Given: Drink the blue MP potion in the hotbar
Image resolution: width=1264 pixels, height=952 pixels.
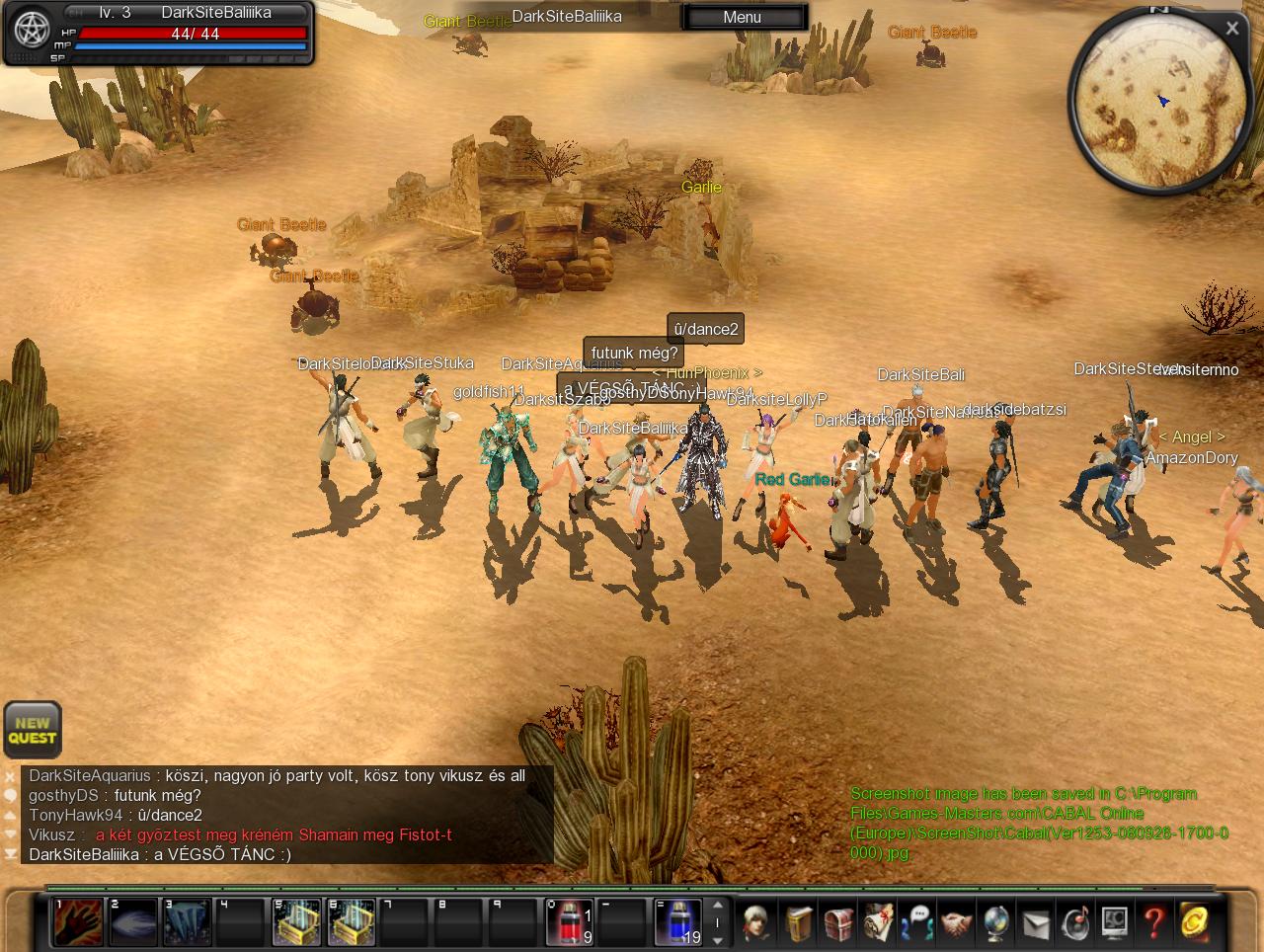Looking at the screenshot, I should 678,922.
